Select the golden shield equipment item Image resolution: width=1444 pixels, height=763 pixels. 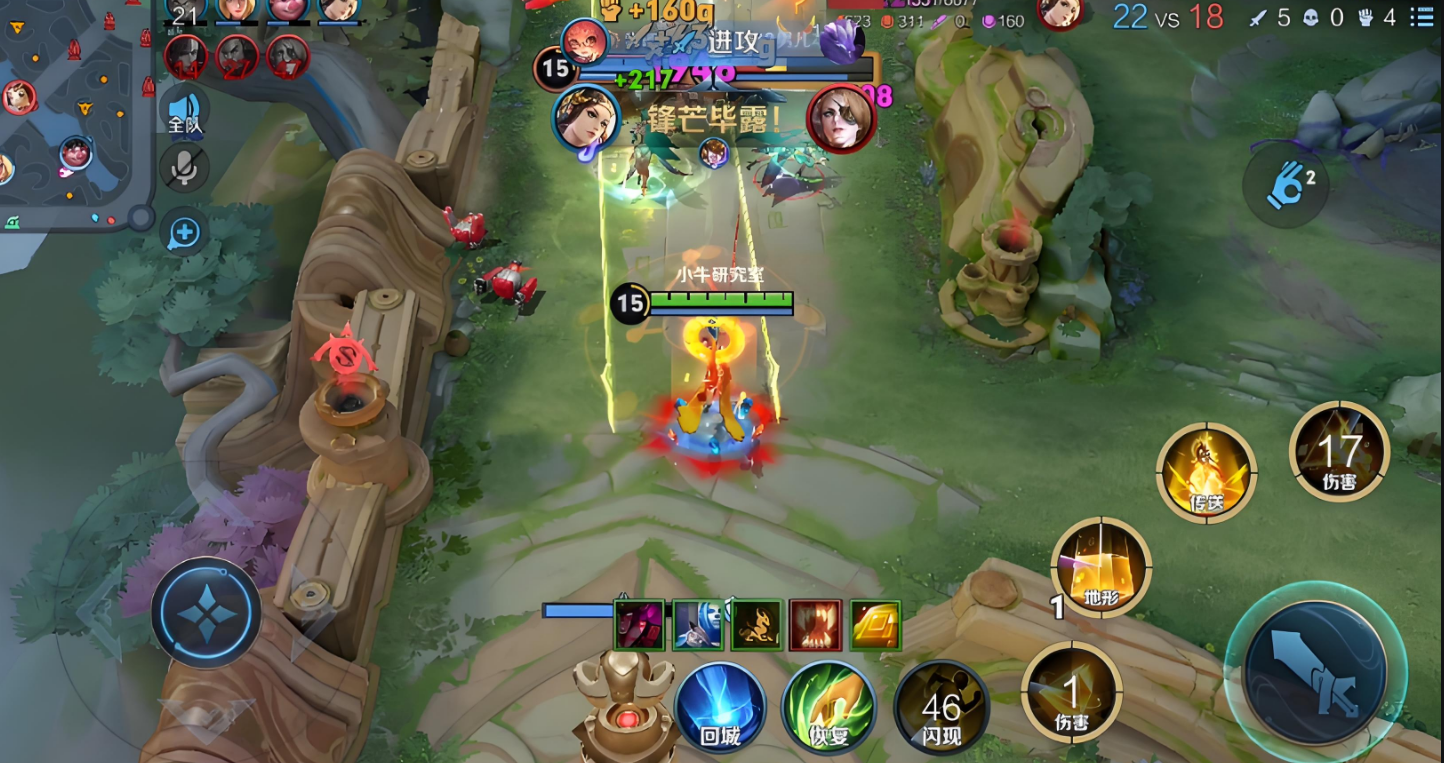click(875, 625)
